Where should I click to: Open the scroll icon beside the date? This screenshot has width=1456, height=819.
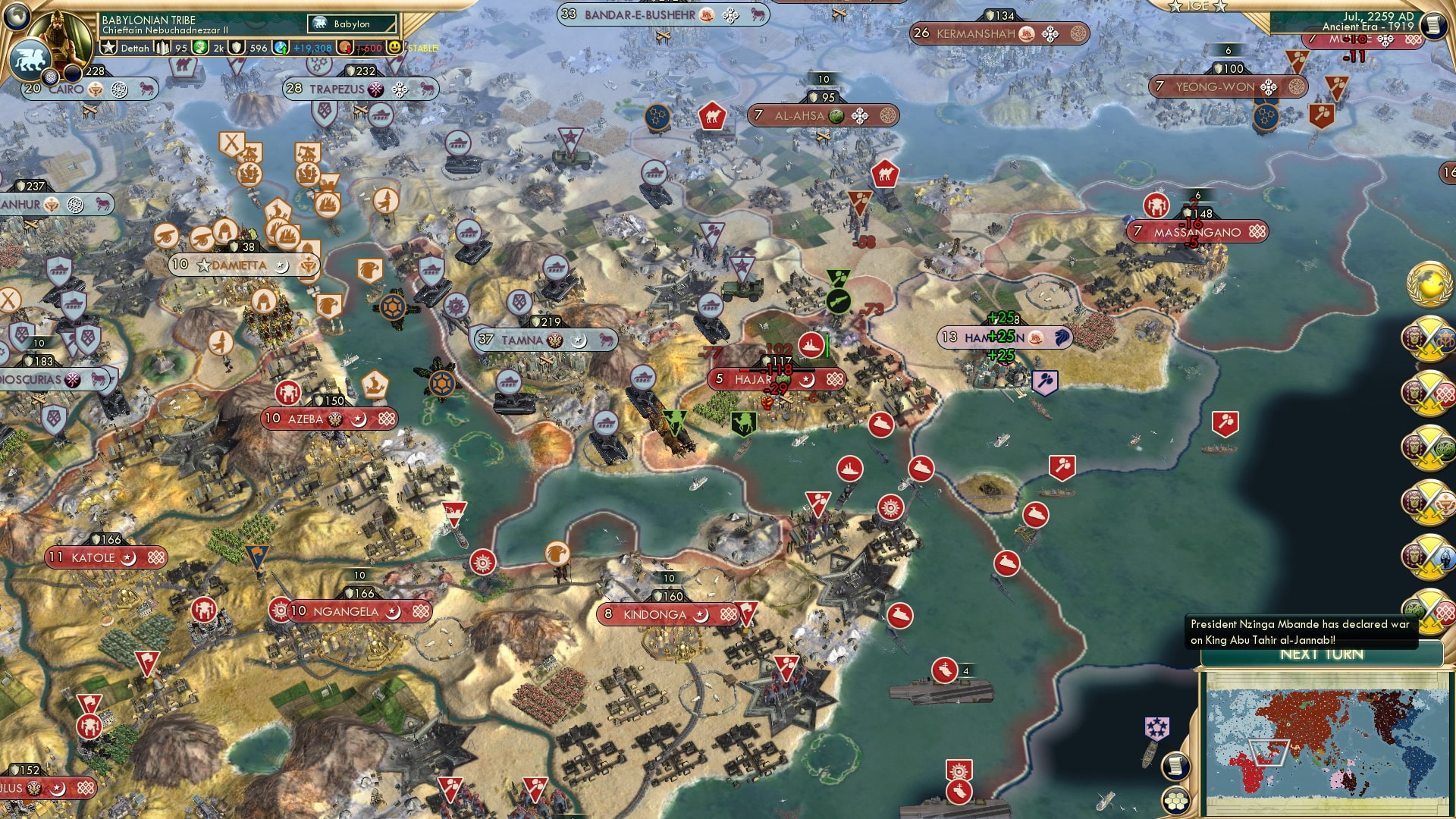click(1432, 25)
